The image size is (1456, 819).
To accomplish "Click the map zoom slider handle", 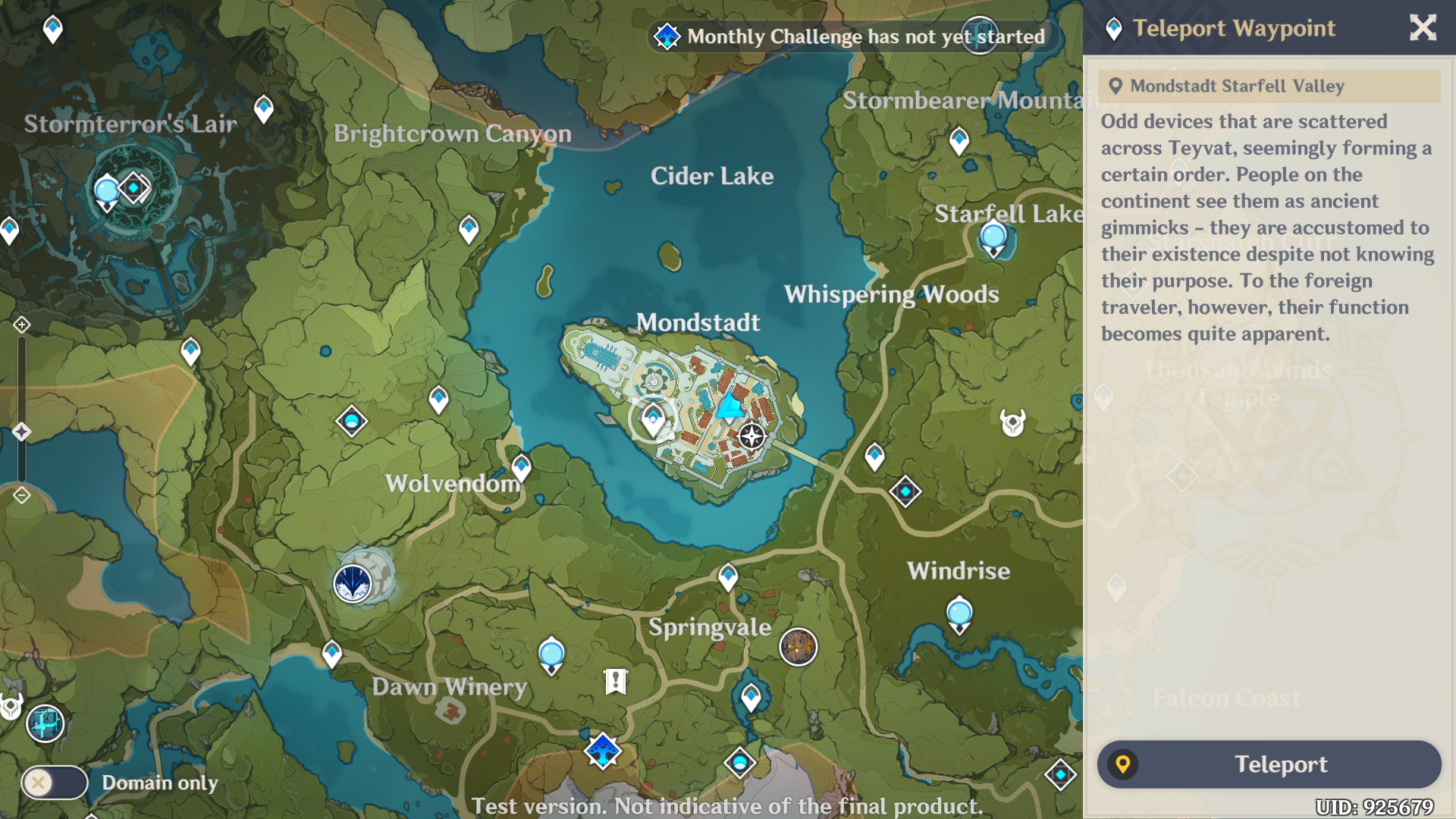I will pos(21,432).
